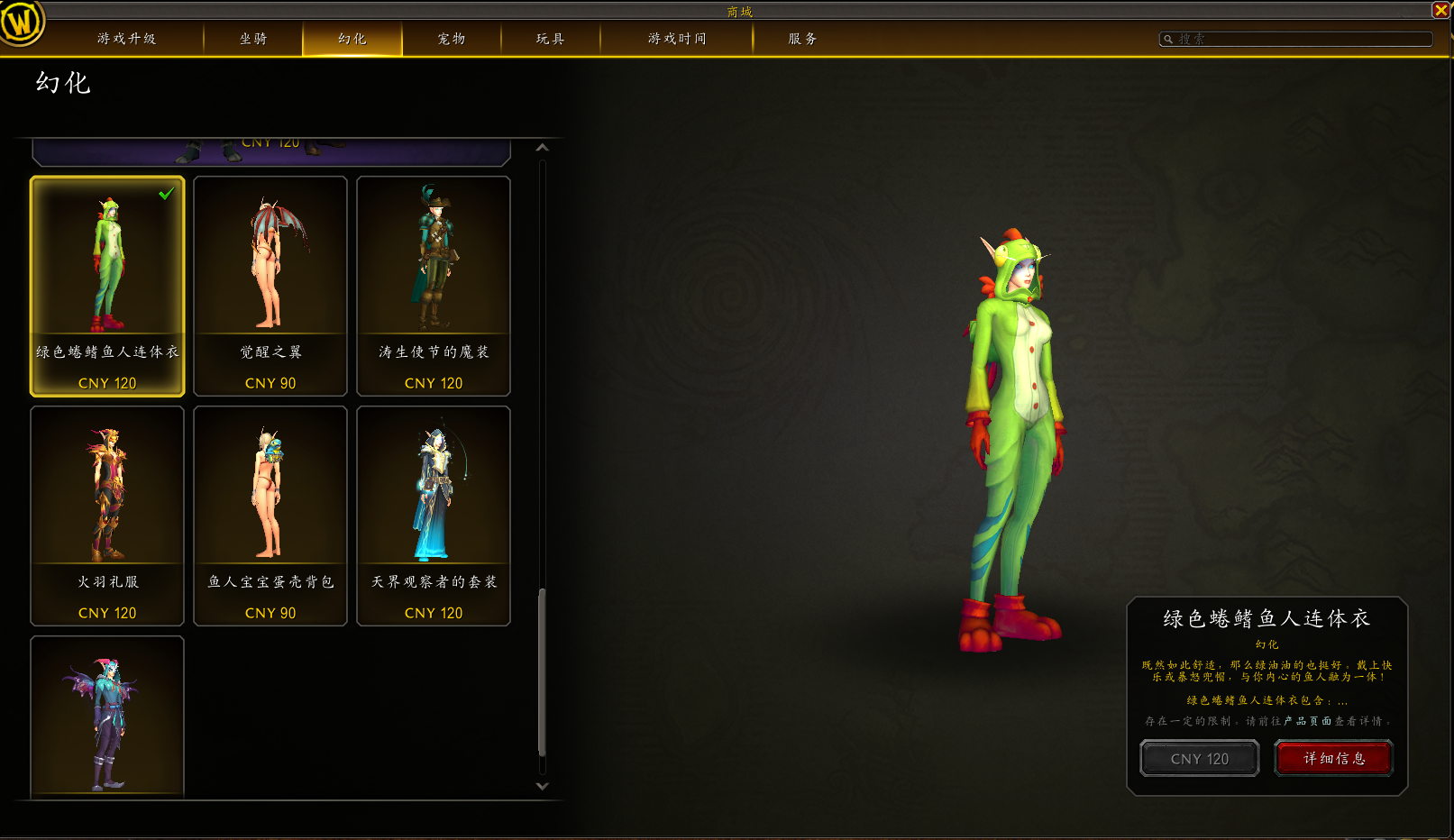Viewport: 1454px width, 840px height.
Task: Choose the 天界观察者的套装 card
Action: point(434,516)
